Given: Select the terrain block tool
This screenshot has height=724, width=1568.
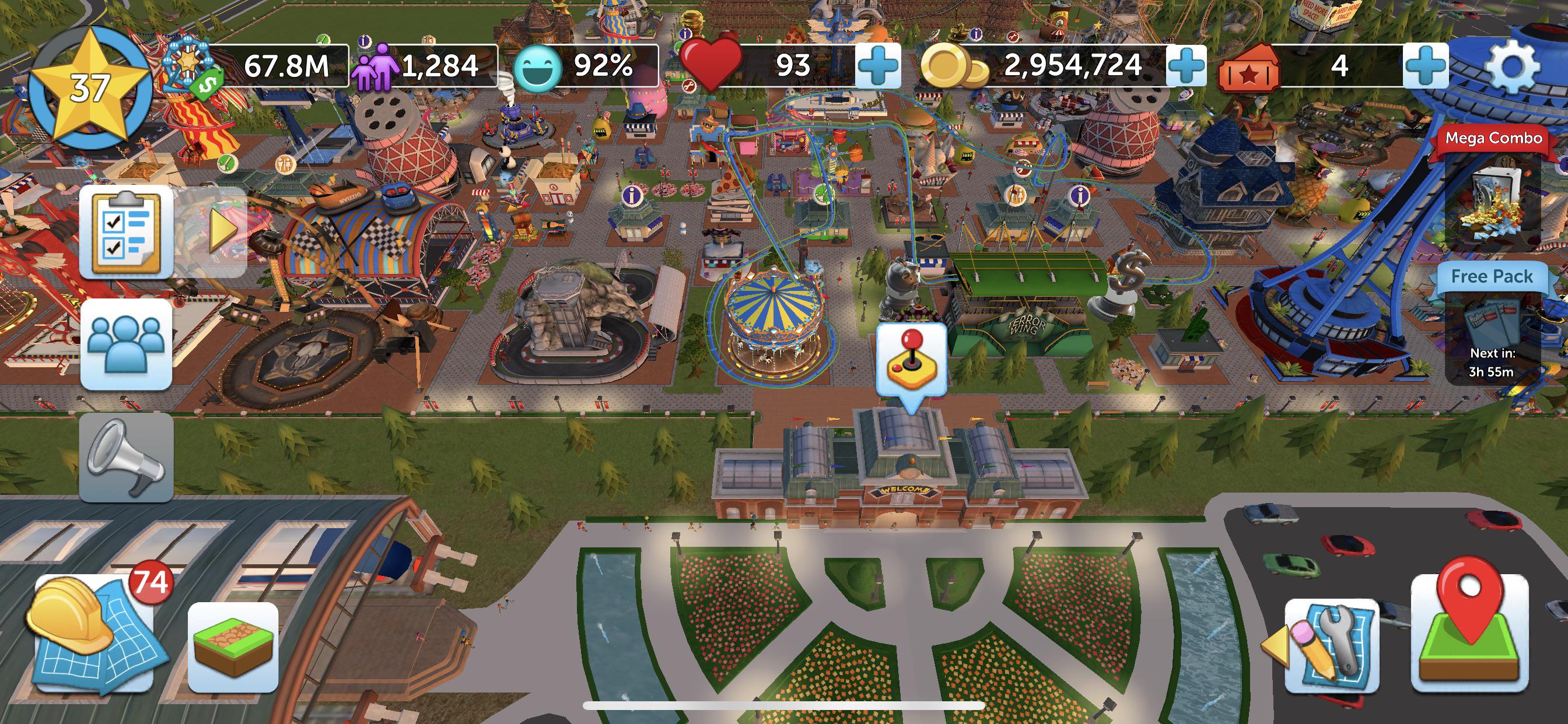Looking at the screenshot, I should (233, 647).
